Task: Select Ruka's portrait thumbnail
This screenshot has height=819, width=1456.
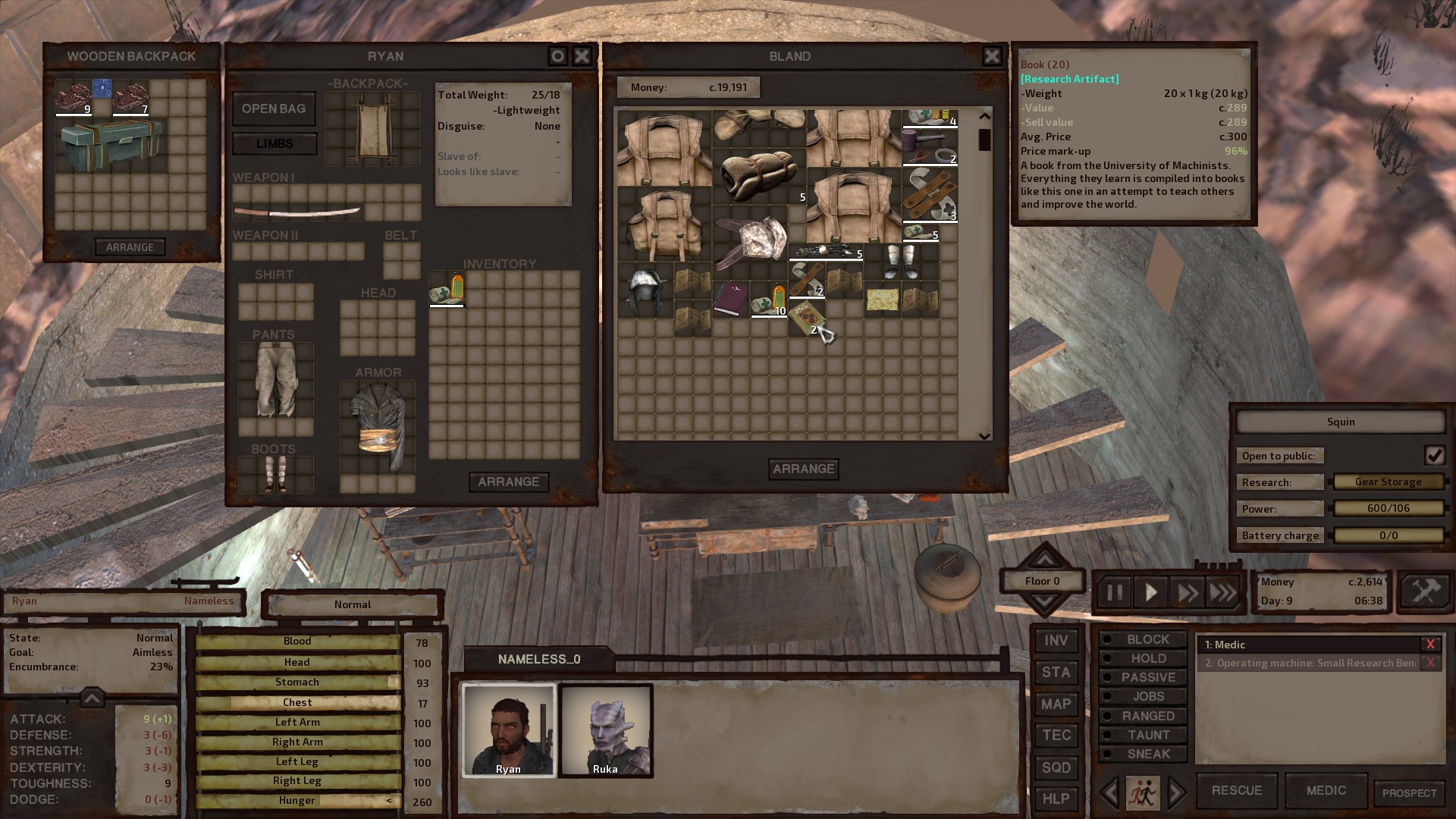Action: pyautogui.click(x=606, y=730)
